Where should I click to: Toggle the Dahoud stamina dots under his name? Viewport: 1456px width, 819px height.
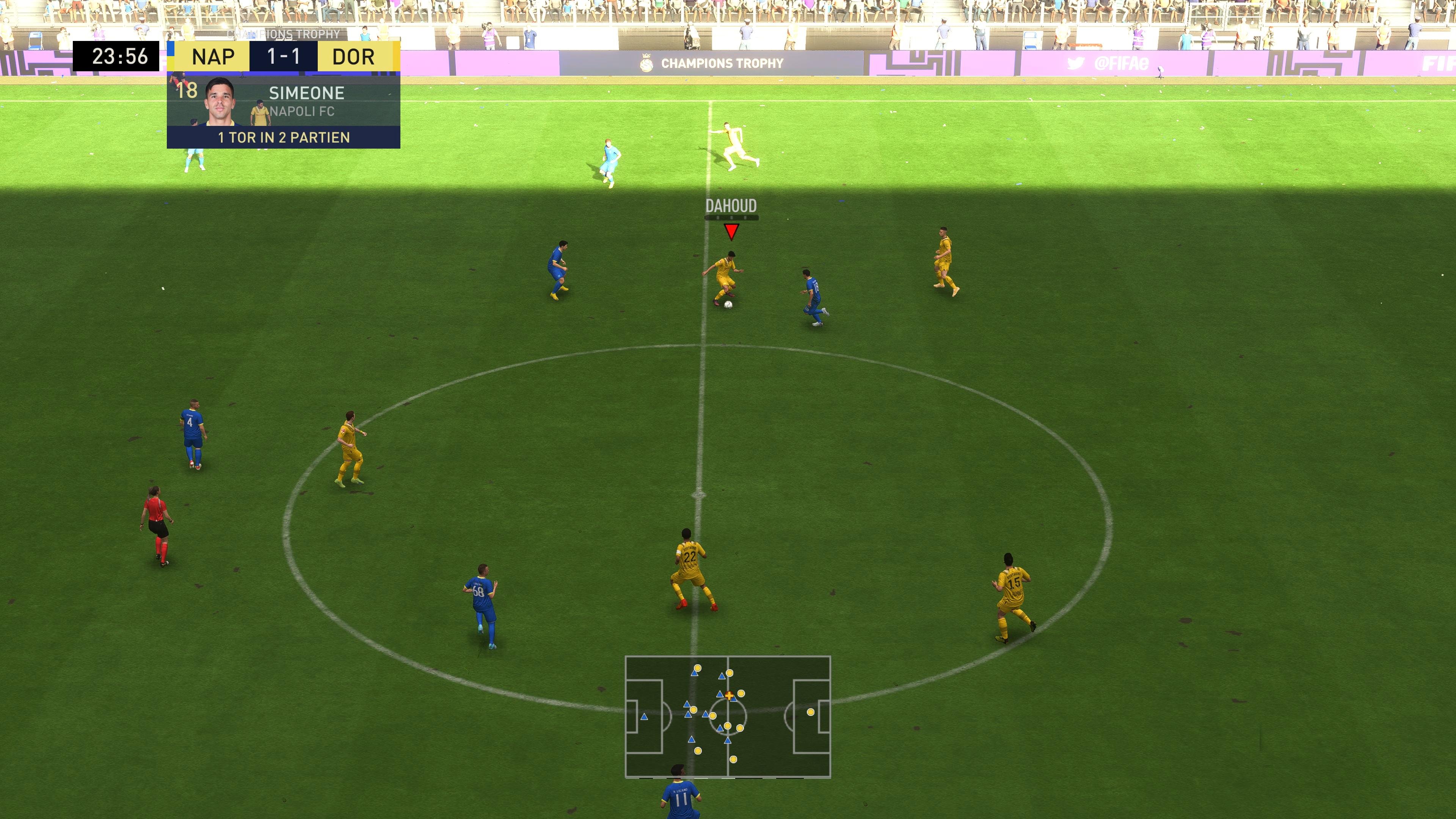coord(733,217)
